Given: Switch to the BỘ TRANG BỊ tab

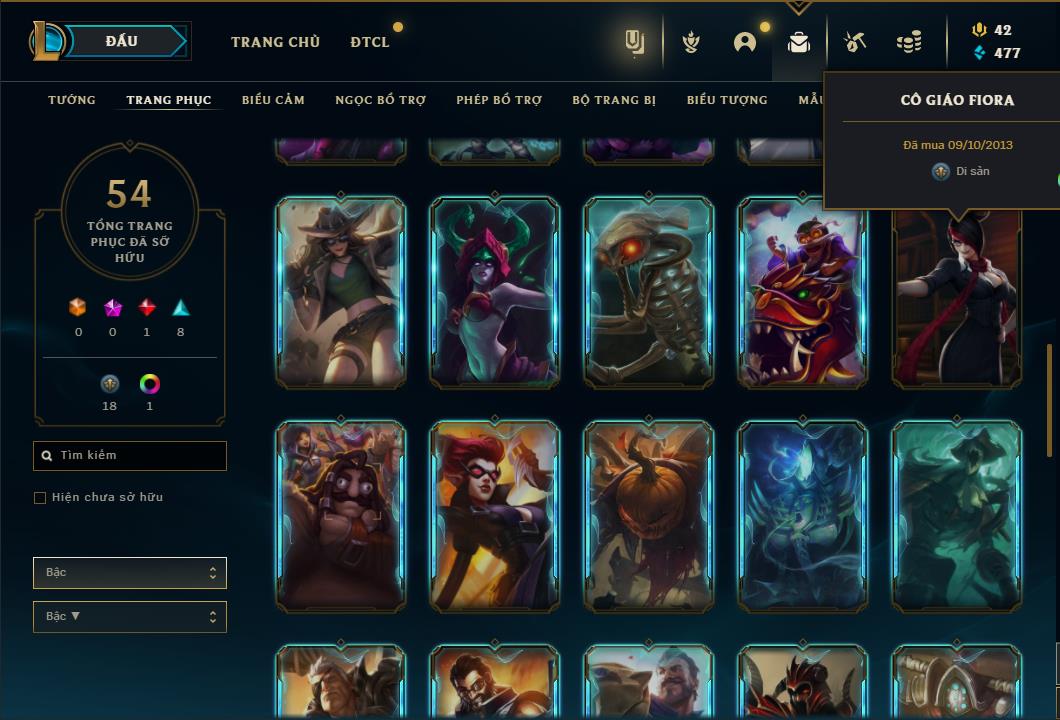Looking at the screenshot, I should (x=614, y=100).
